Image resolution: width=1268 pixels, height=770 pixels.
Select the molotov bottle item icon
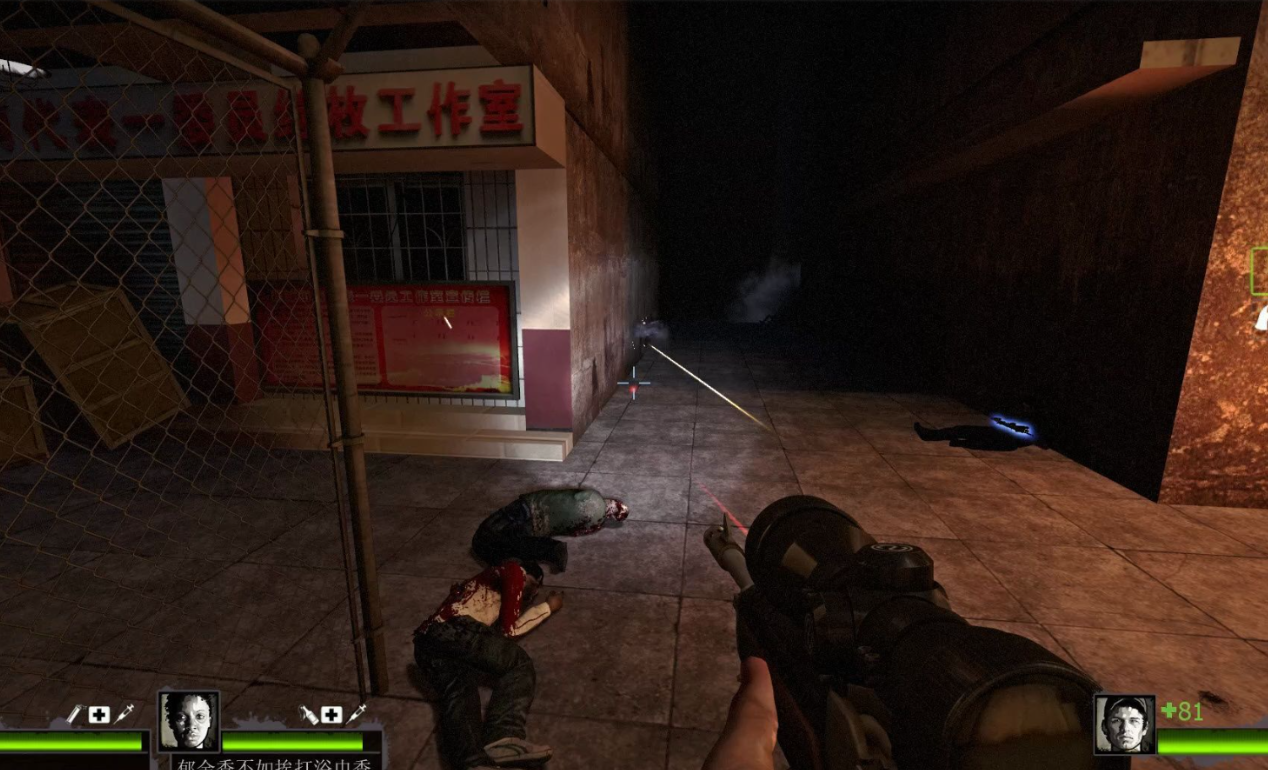308,714
